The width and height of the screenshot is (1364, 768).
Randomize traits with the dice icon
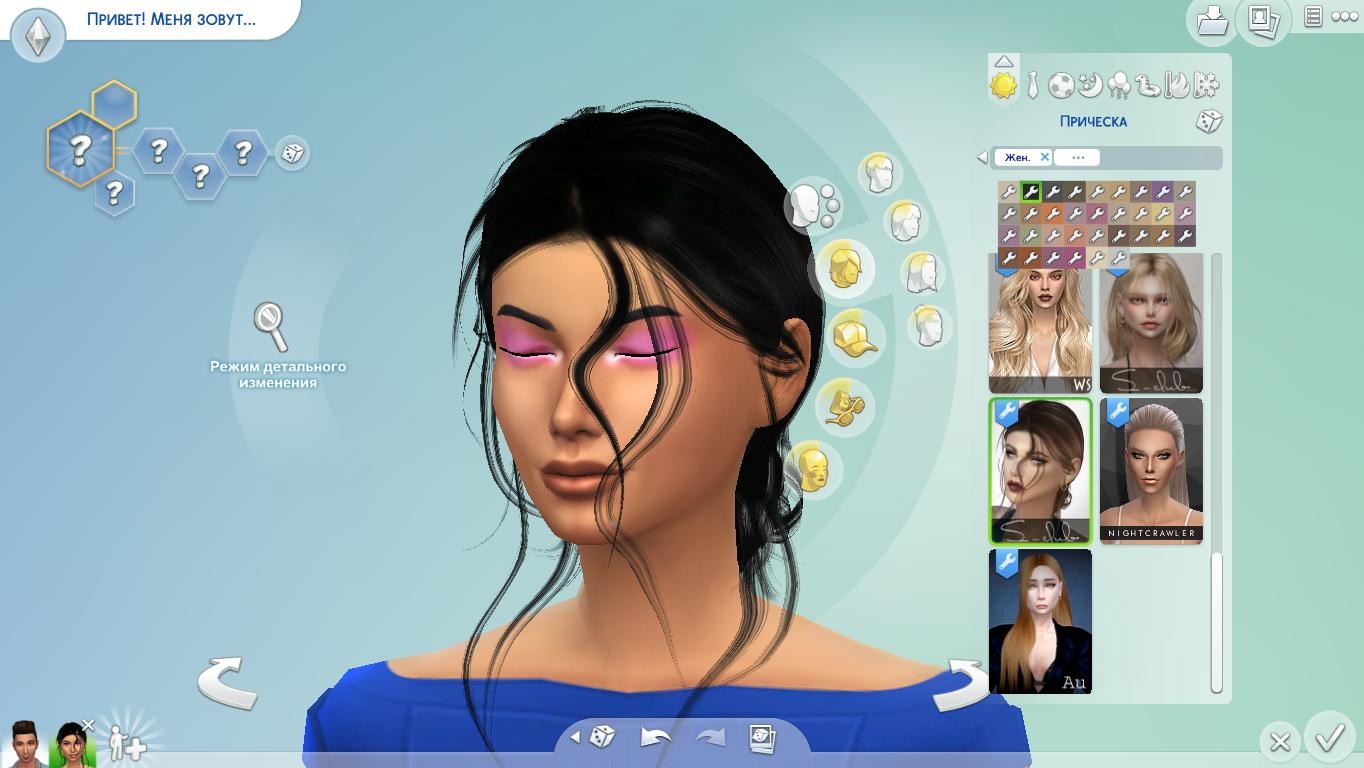292,153
